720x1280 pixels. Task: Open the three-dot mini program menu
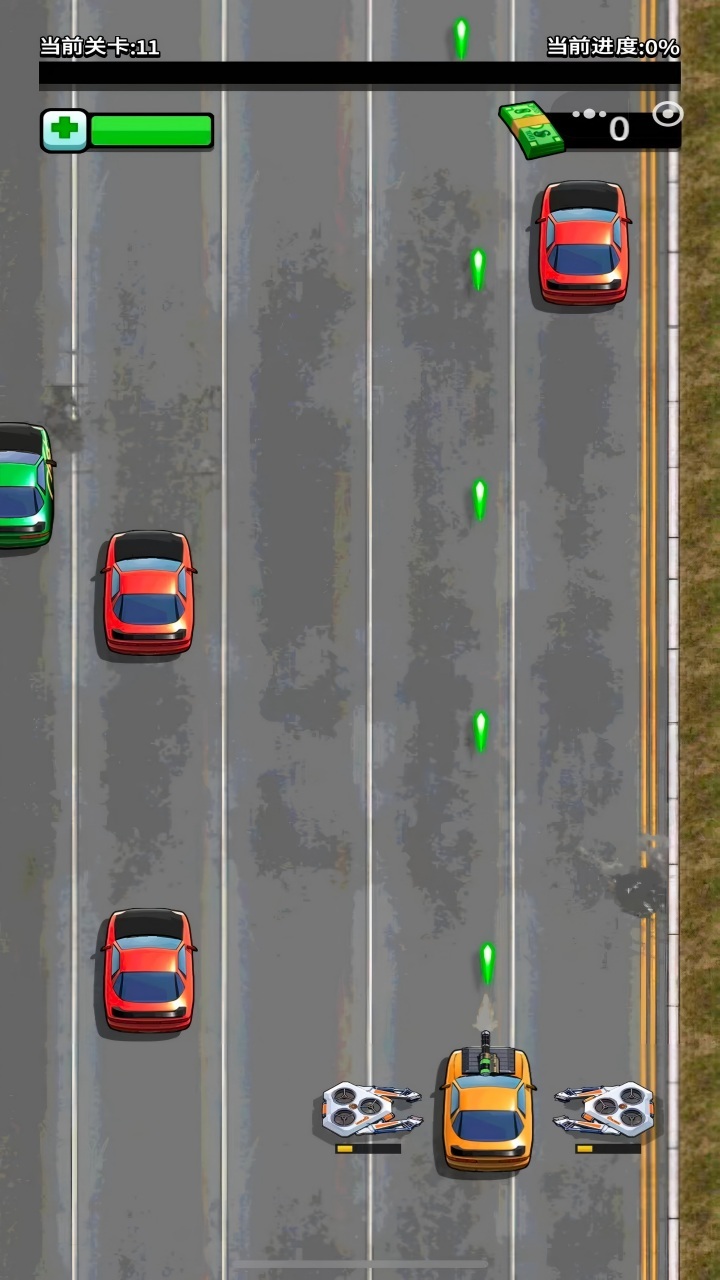(590, 114)
